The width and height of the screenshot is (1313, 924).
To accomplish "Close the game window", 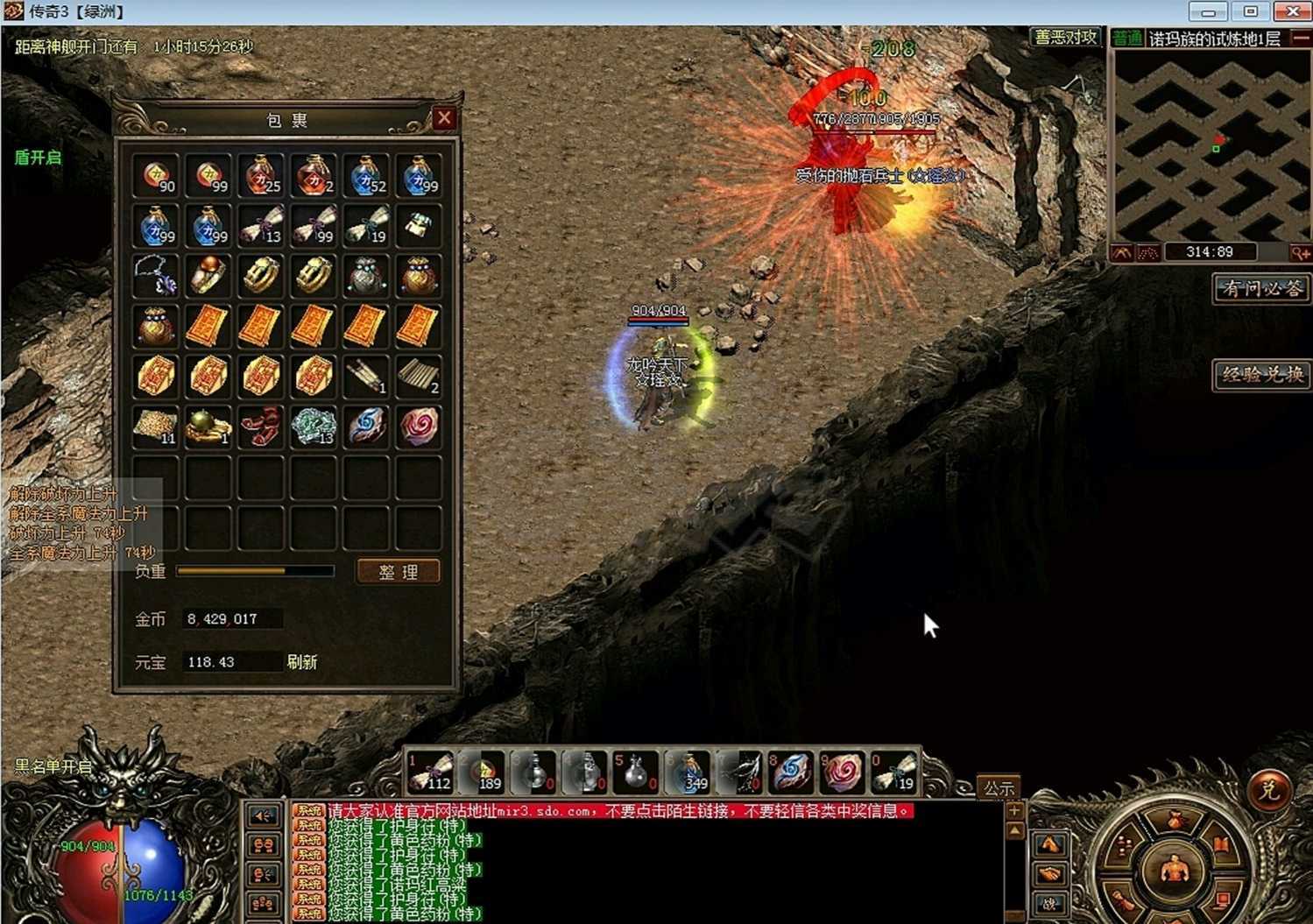I will coord(1292,11).
